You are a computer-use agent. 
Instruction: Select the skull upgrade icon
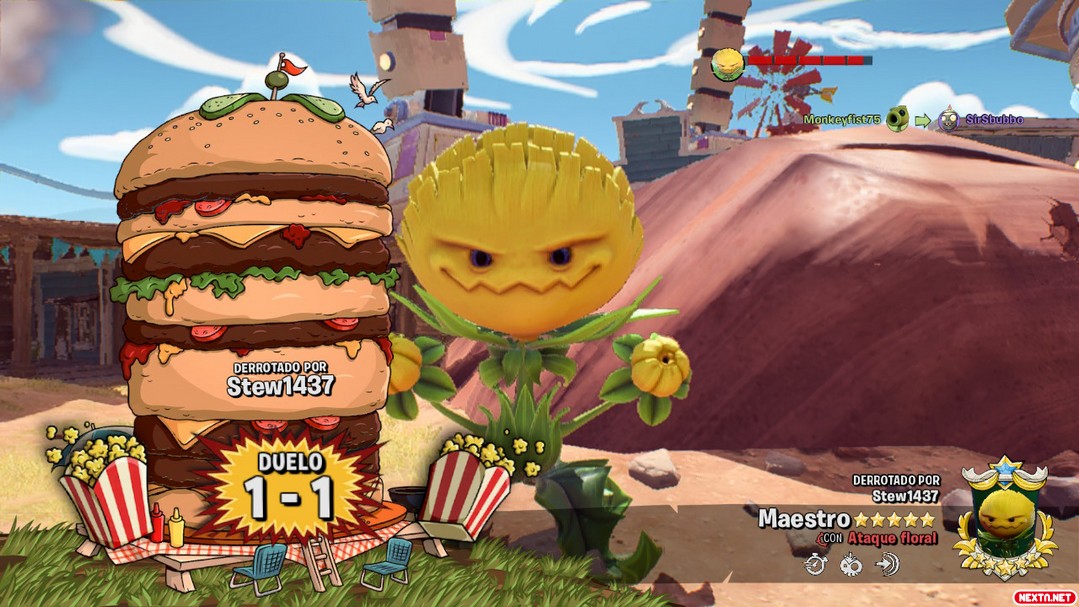click(x=851, y=566)
